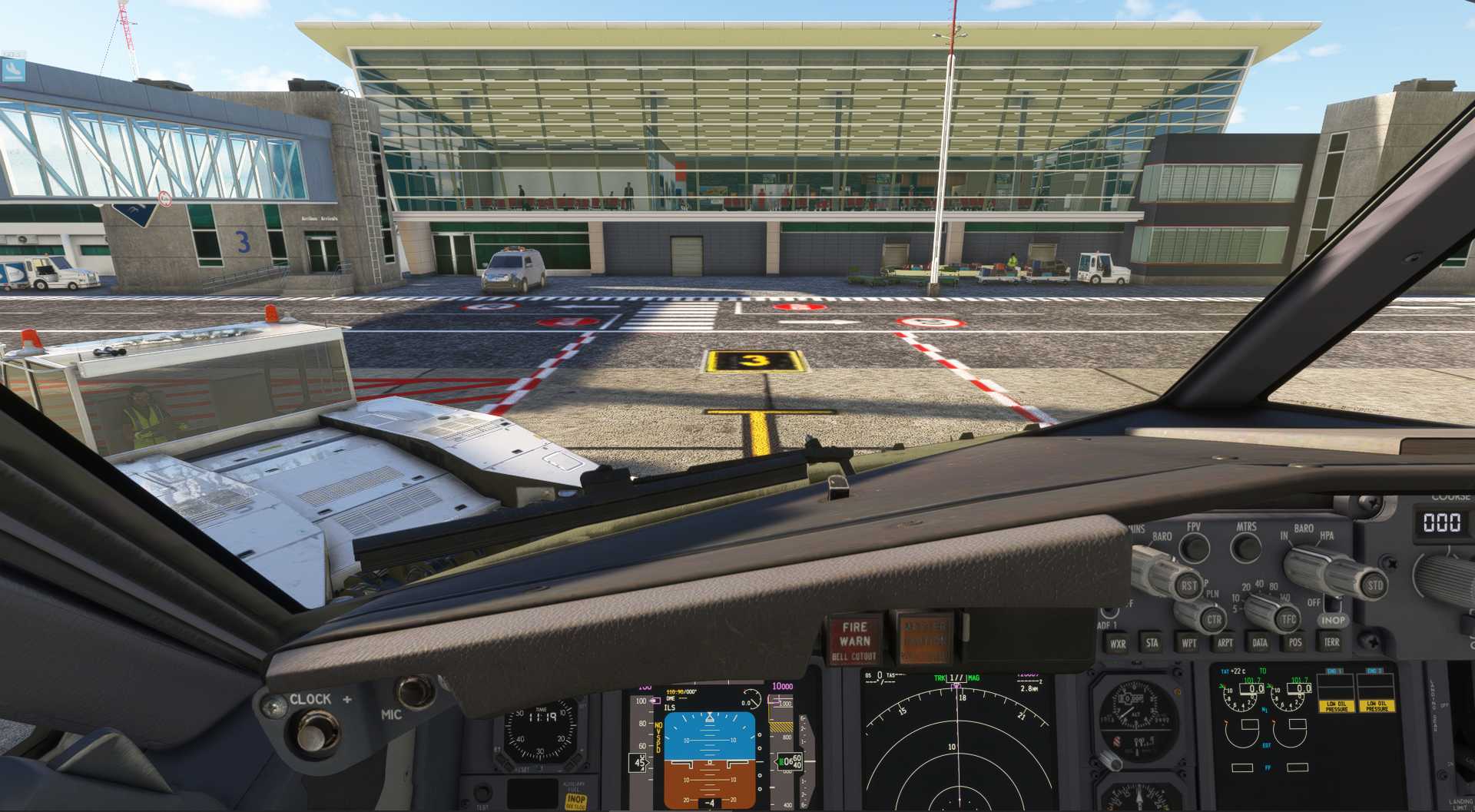Show route DATA on the map
The width and height of the screenshot is (1475, 812).
(1260, 643)
